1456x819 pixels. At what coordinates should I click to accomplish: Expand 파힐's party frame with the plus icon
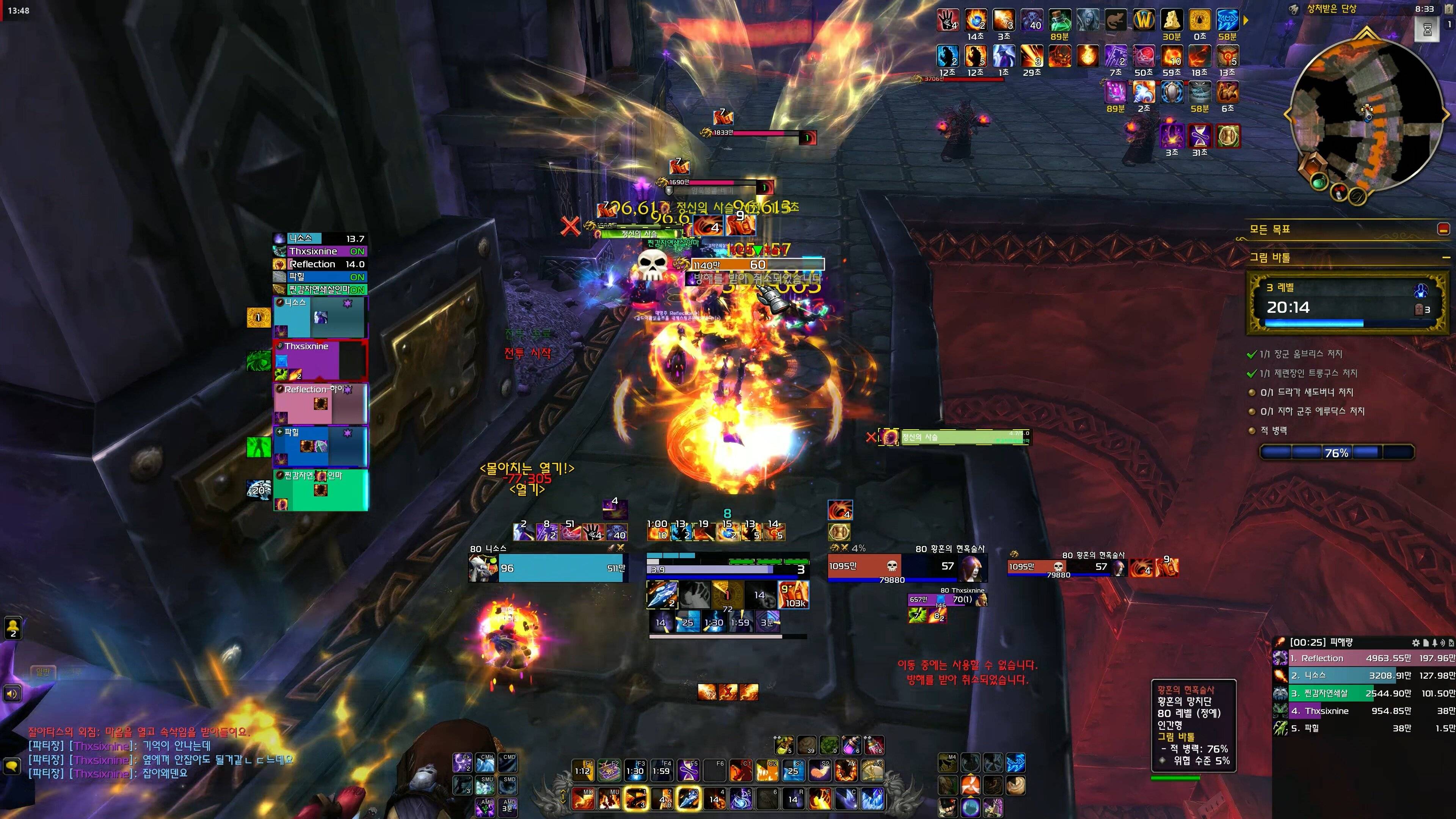coord(280,431)
